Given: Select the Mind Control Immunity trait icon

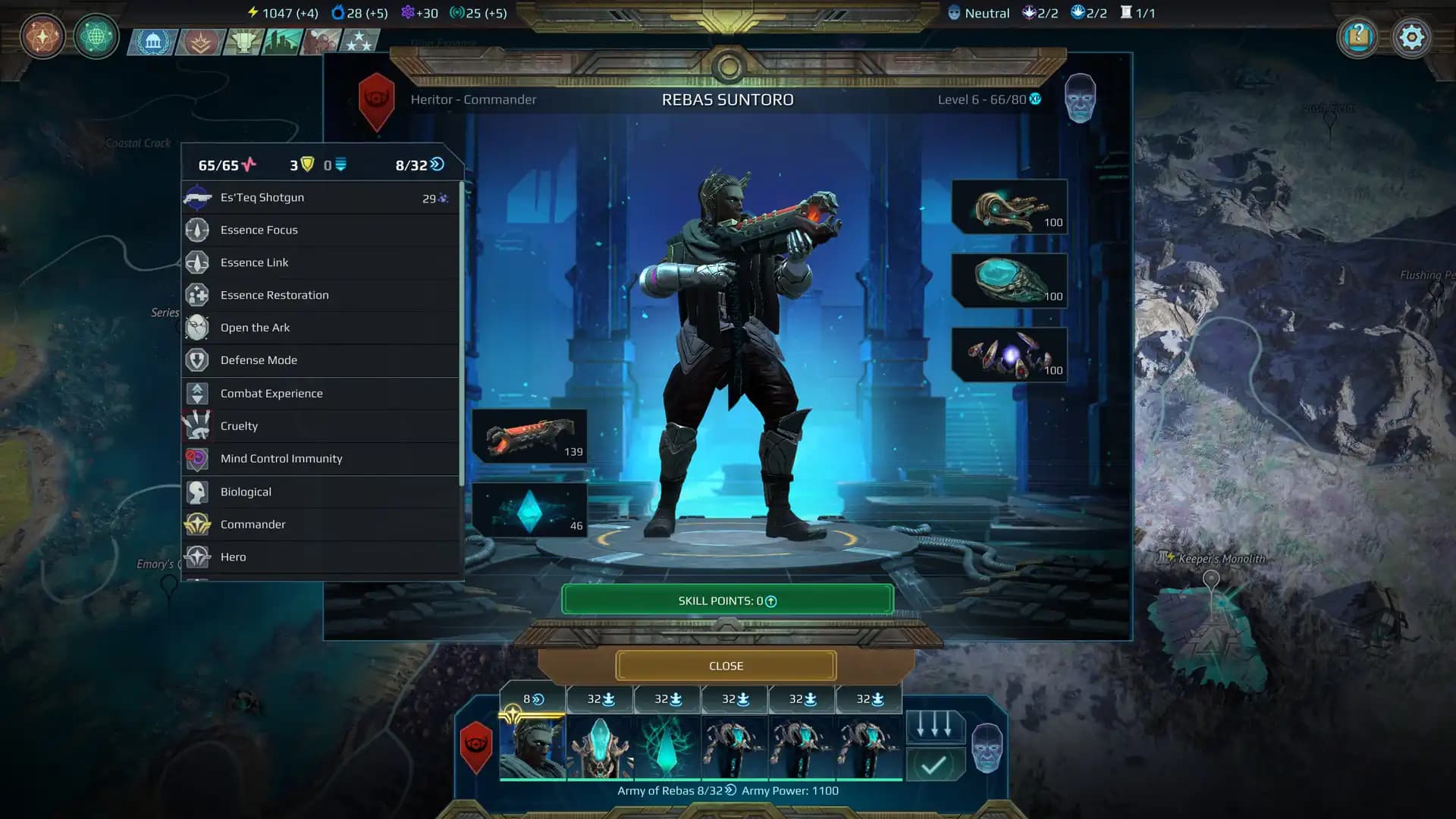Looking at the screenshot, I should pyautogui.click(x=198, y=458).
